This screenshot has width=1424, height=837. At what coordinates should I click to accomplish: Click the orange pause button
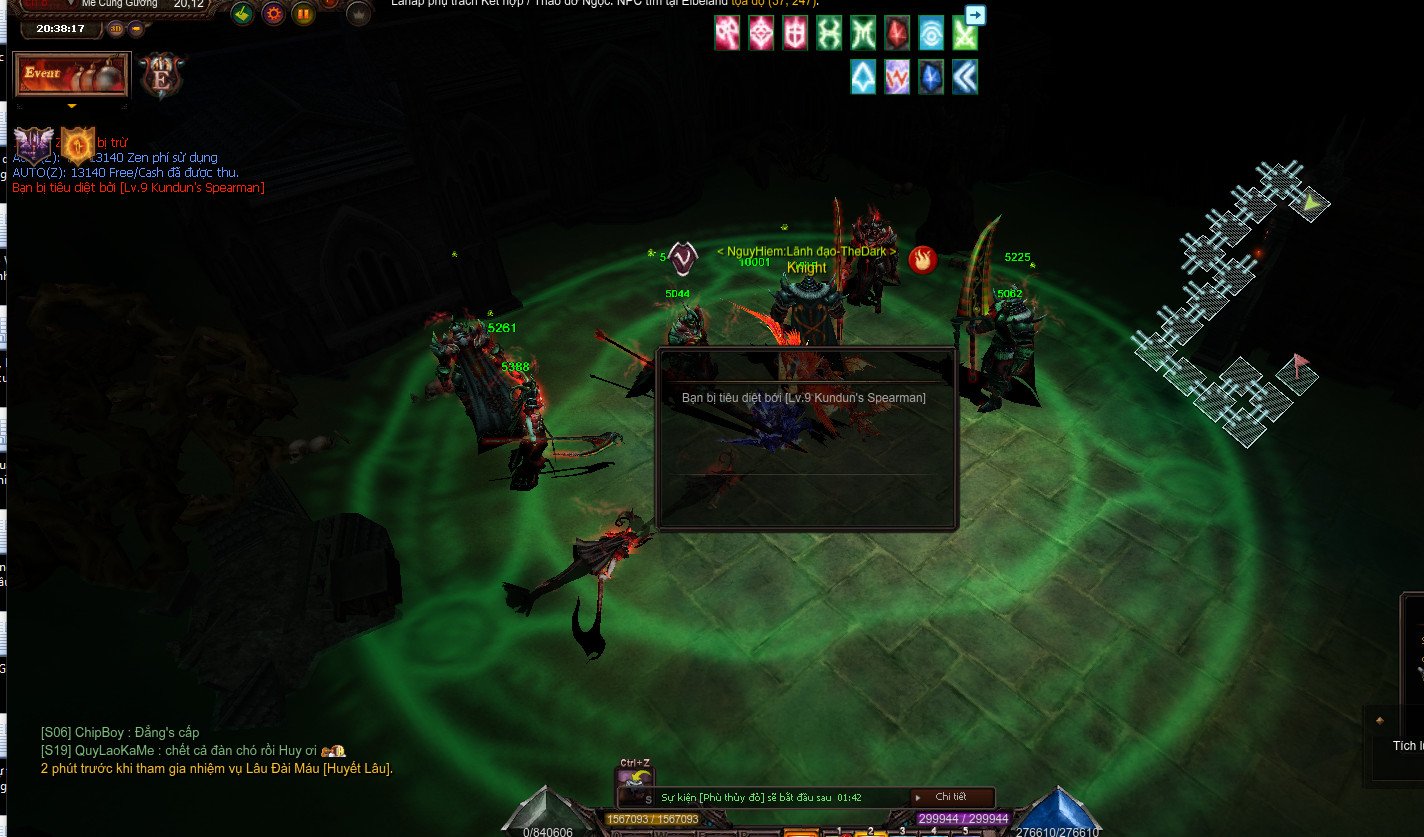pyautogui.click(x=304, y=14)
